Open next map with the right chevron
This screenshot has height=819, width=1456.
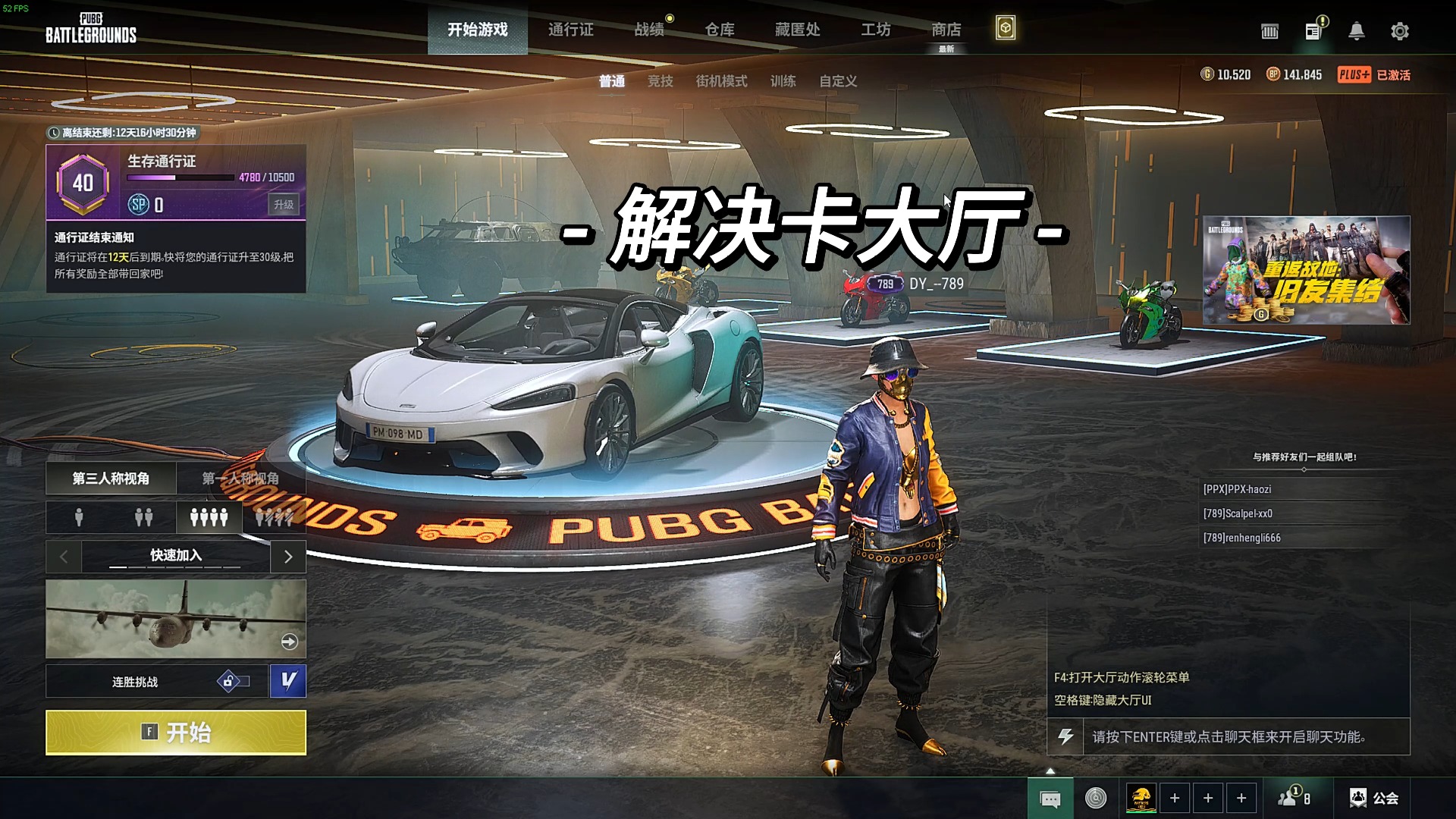(x=288, y=556)
